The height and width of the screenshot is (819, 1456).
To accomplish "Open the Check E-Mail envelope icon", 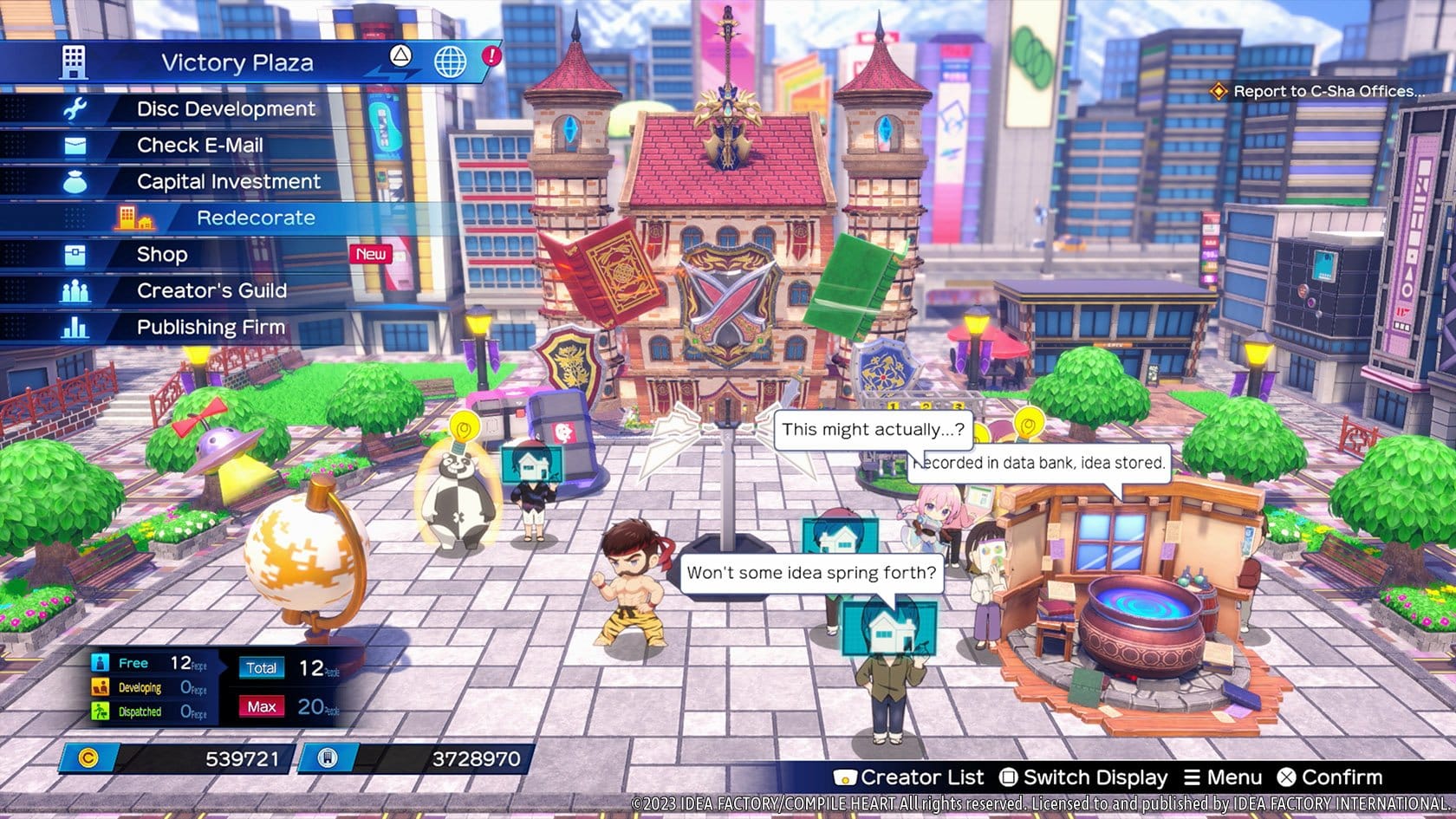I will point(76,145).
